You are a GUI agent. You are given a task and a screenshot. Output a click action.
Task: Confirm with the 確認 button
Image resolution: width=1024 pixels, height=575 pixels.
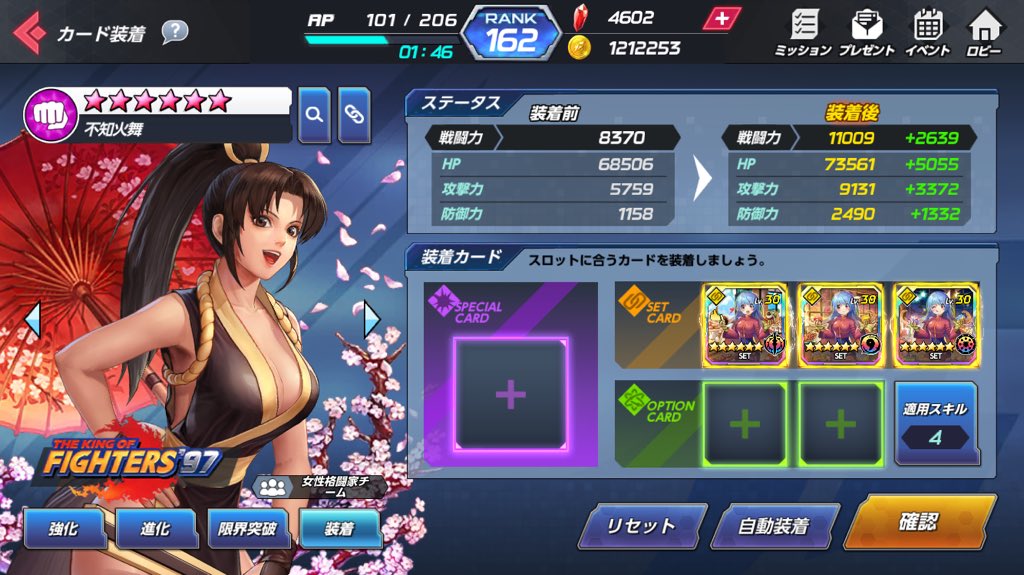point(918,522)
